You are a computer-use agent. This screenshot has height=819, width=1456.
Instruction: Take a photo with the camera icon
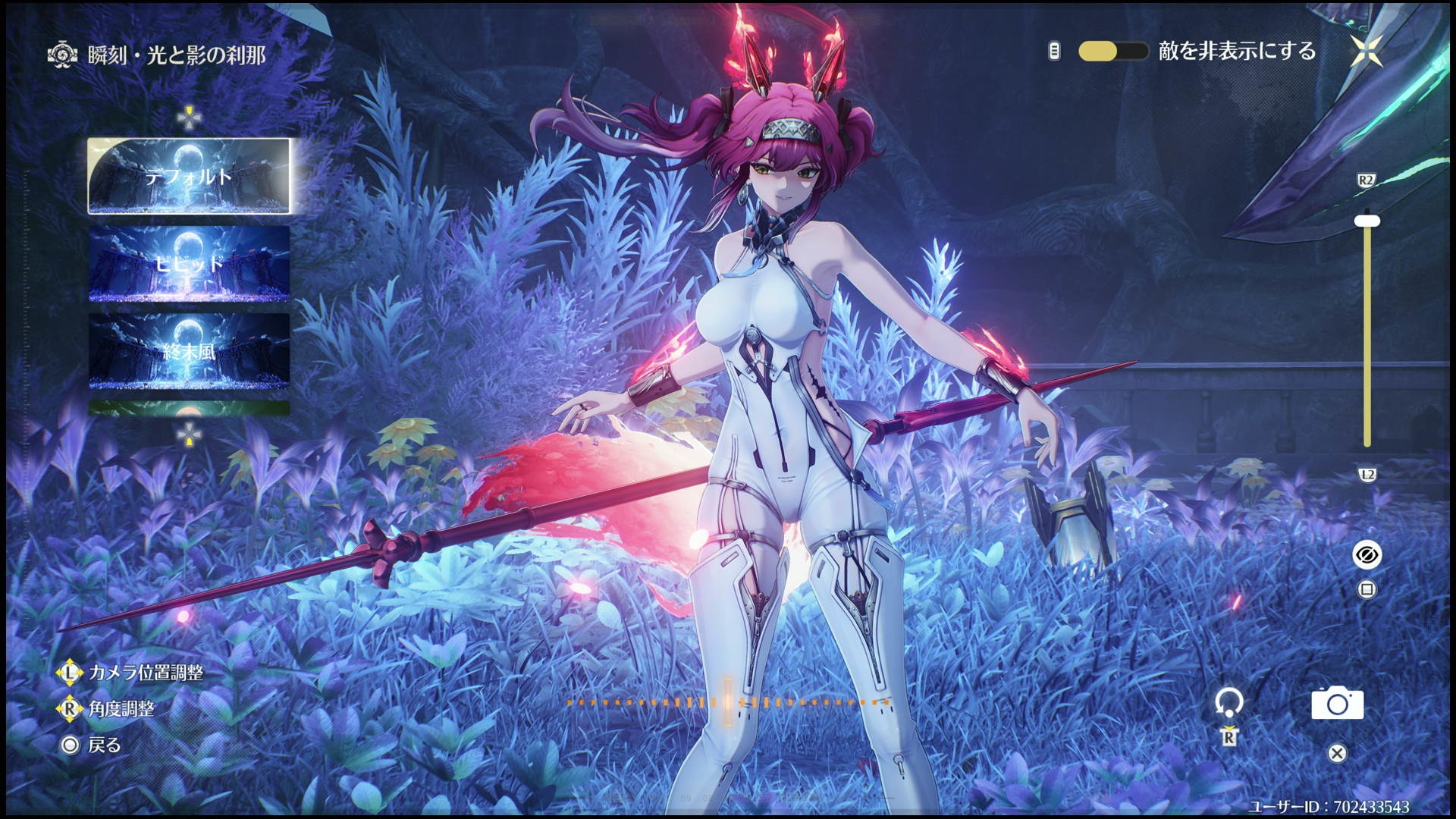(1337, 704)
